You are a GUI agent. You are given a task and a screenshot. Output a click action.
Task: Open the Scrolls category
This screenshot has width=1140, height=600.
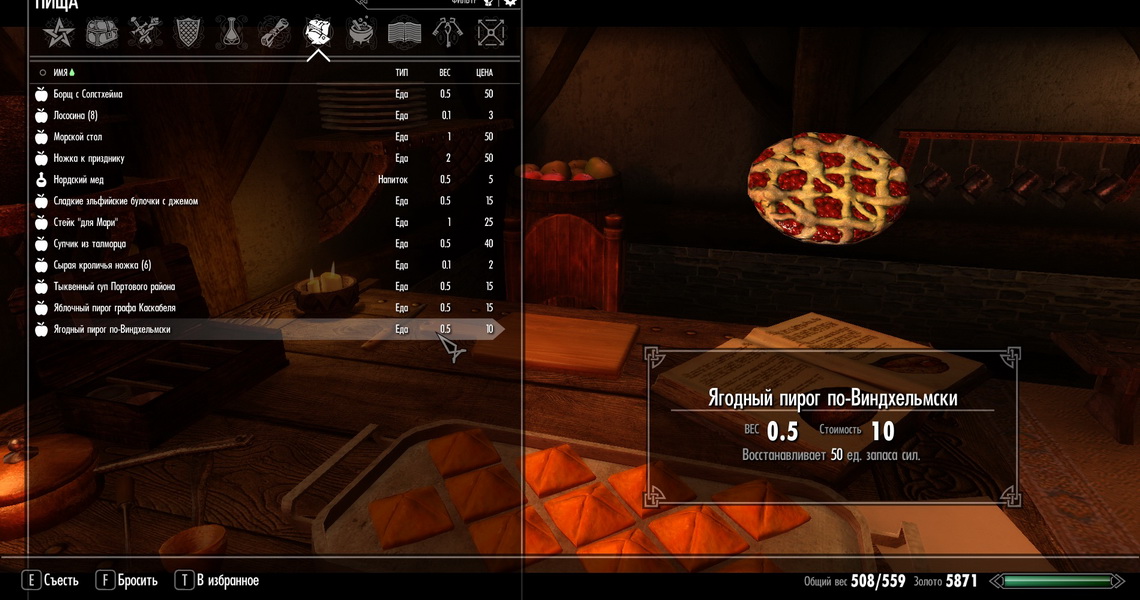[275, 34]
